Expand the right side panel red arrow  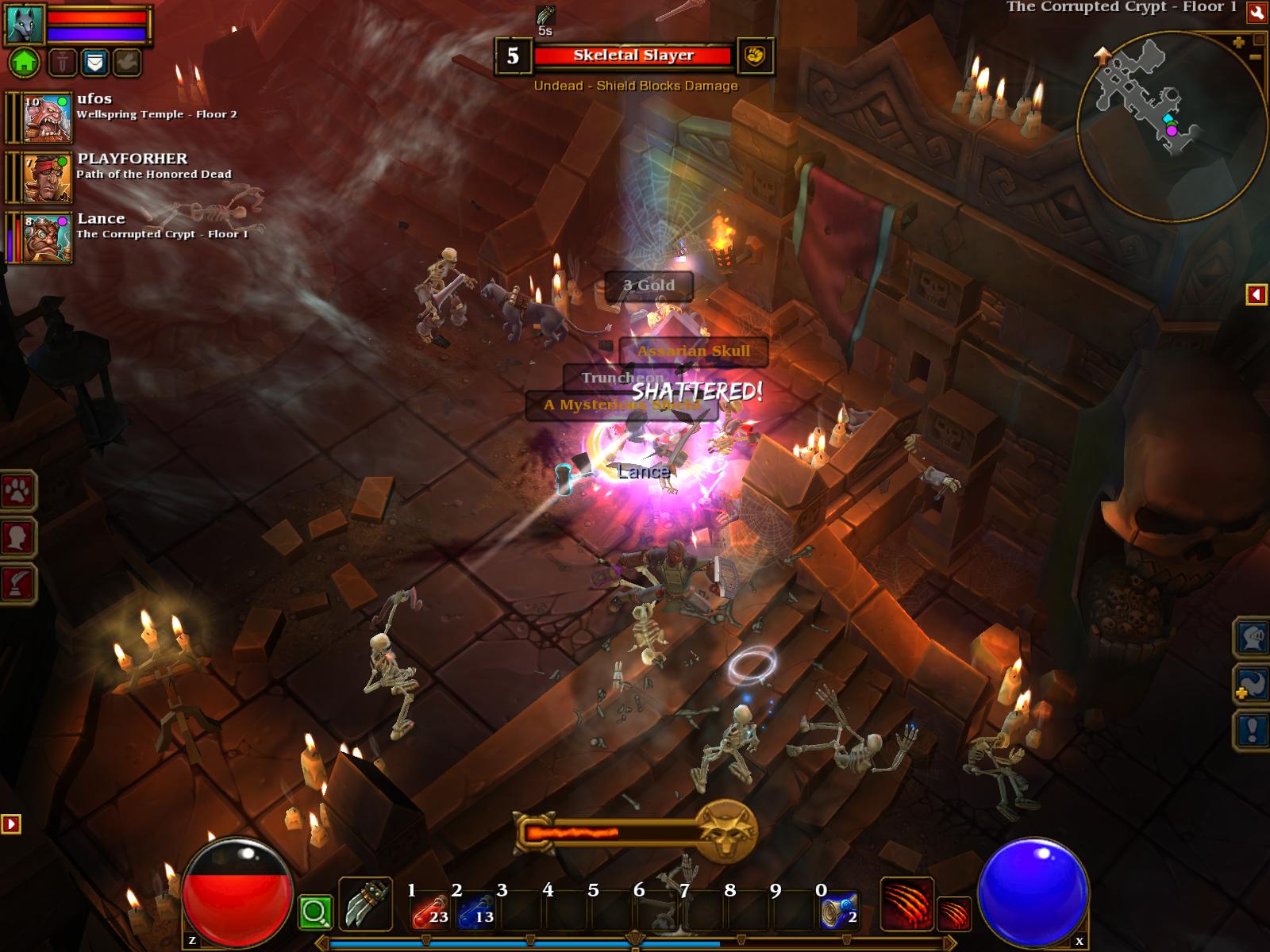(1256, 295)
